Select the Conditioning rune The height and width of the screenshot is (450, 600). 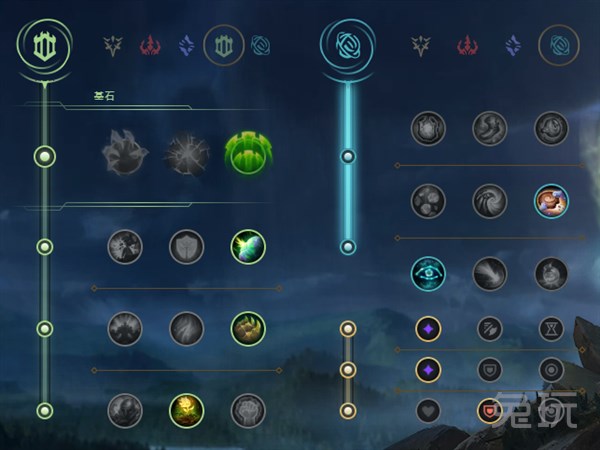click(x=125, y=328)
